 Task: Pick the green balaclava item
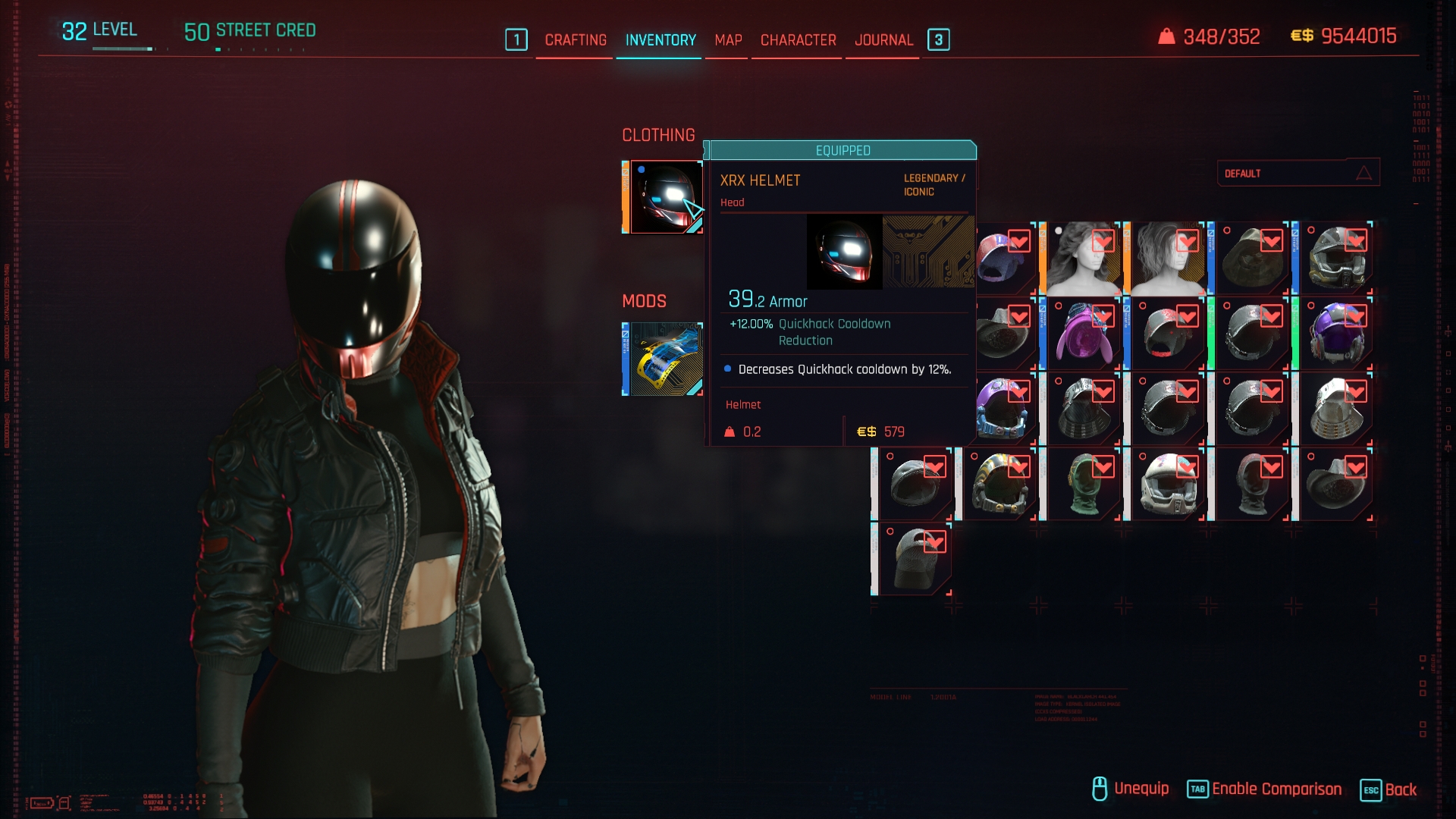[1083, 485]
